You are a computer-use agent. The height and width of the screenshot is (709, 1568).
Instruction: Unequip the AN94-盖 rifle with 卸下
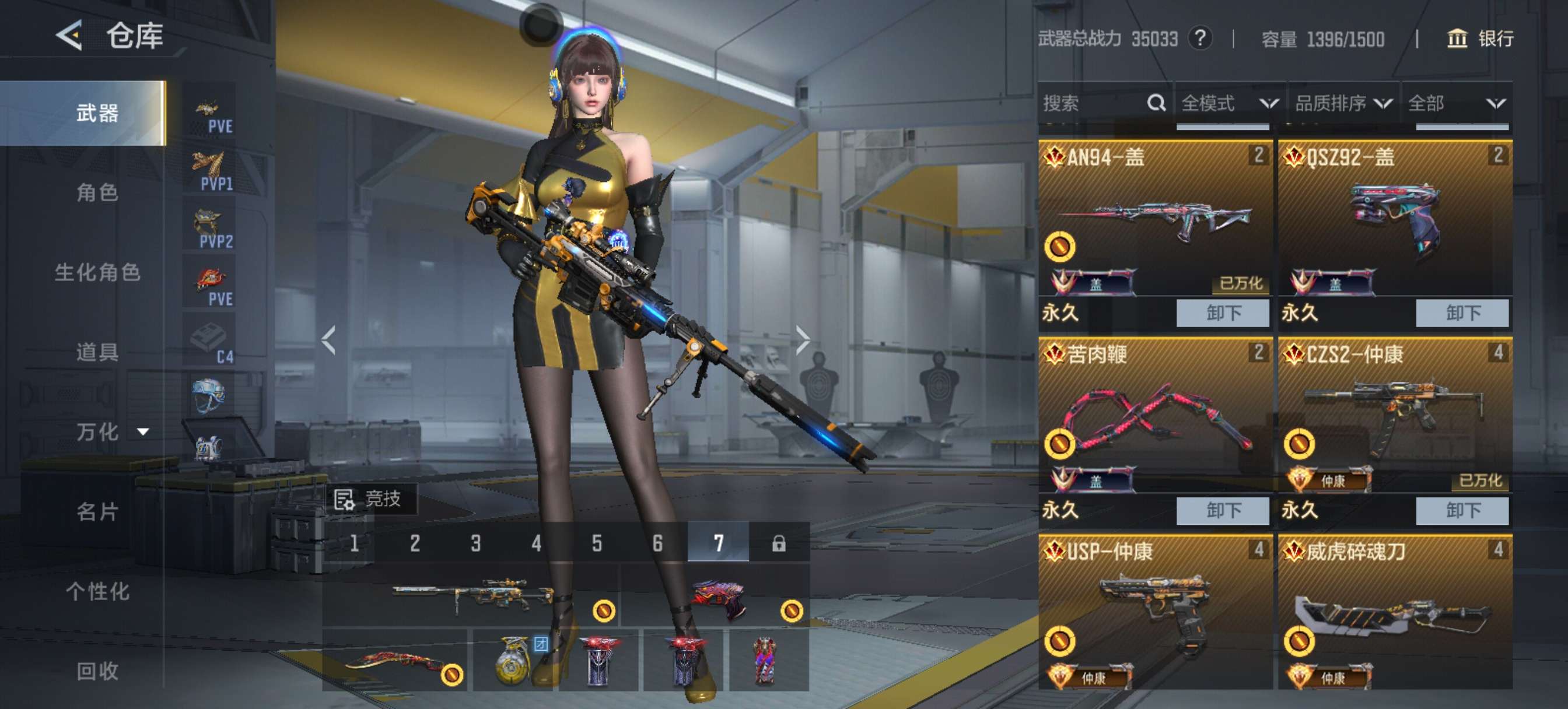tap(1222, 313)
